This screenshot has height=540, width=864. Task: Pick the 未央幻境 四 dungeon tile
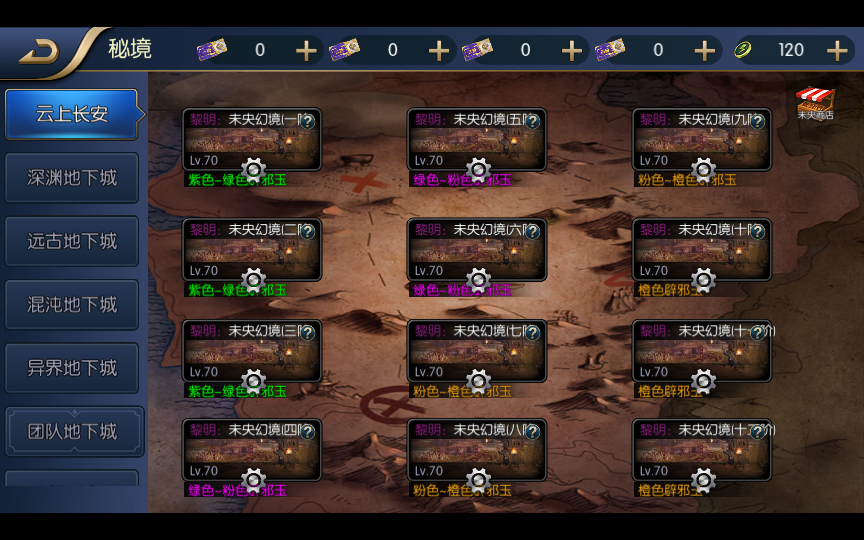[x=251, y=451]
